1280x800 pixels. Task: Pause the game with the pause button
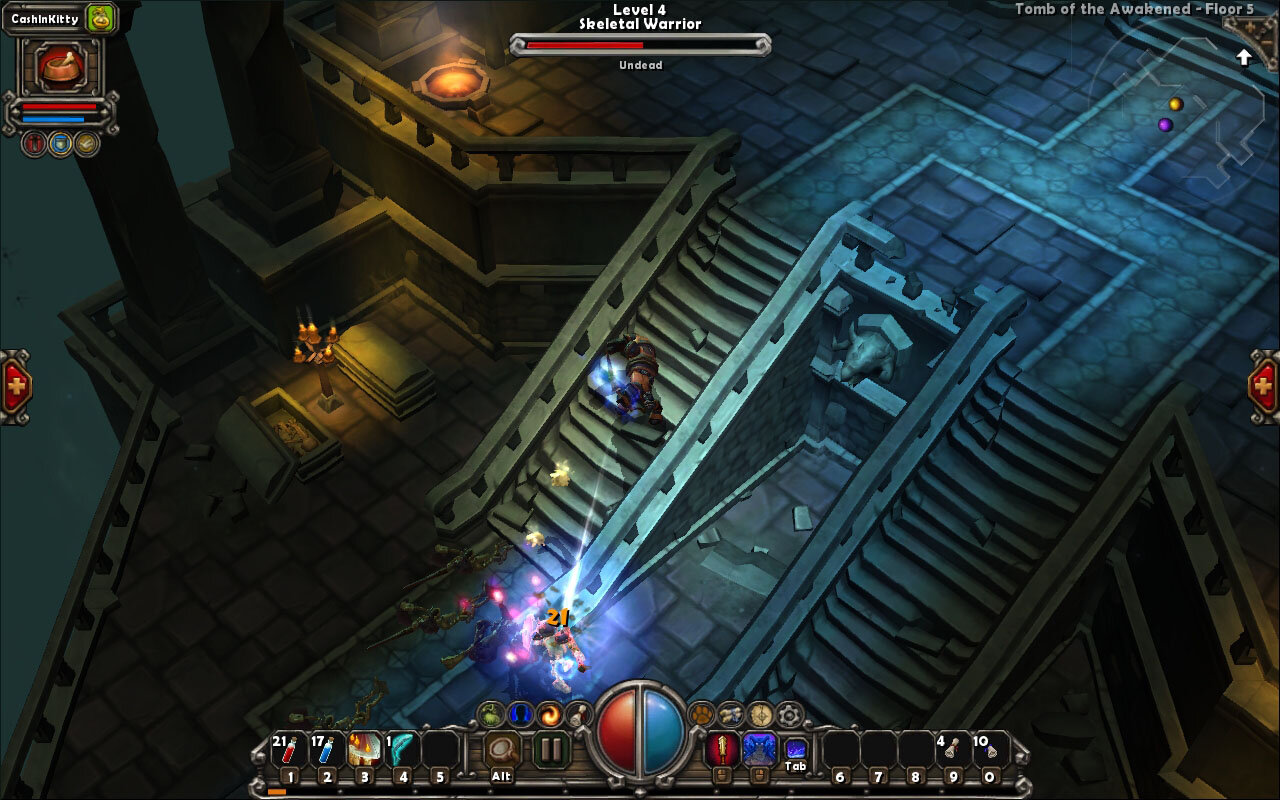pos(550,749)
